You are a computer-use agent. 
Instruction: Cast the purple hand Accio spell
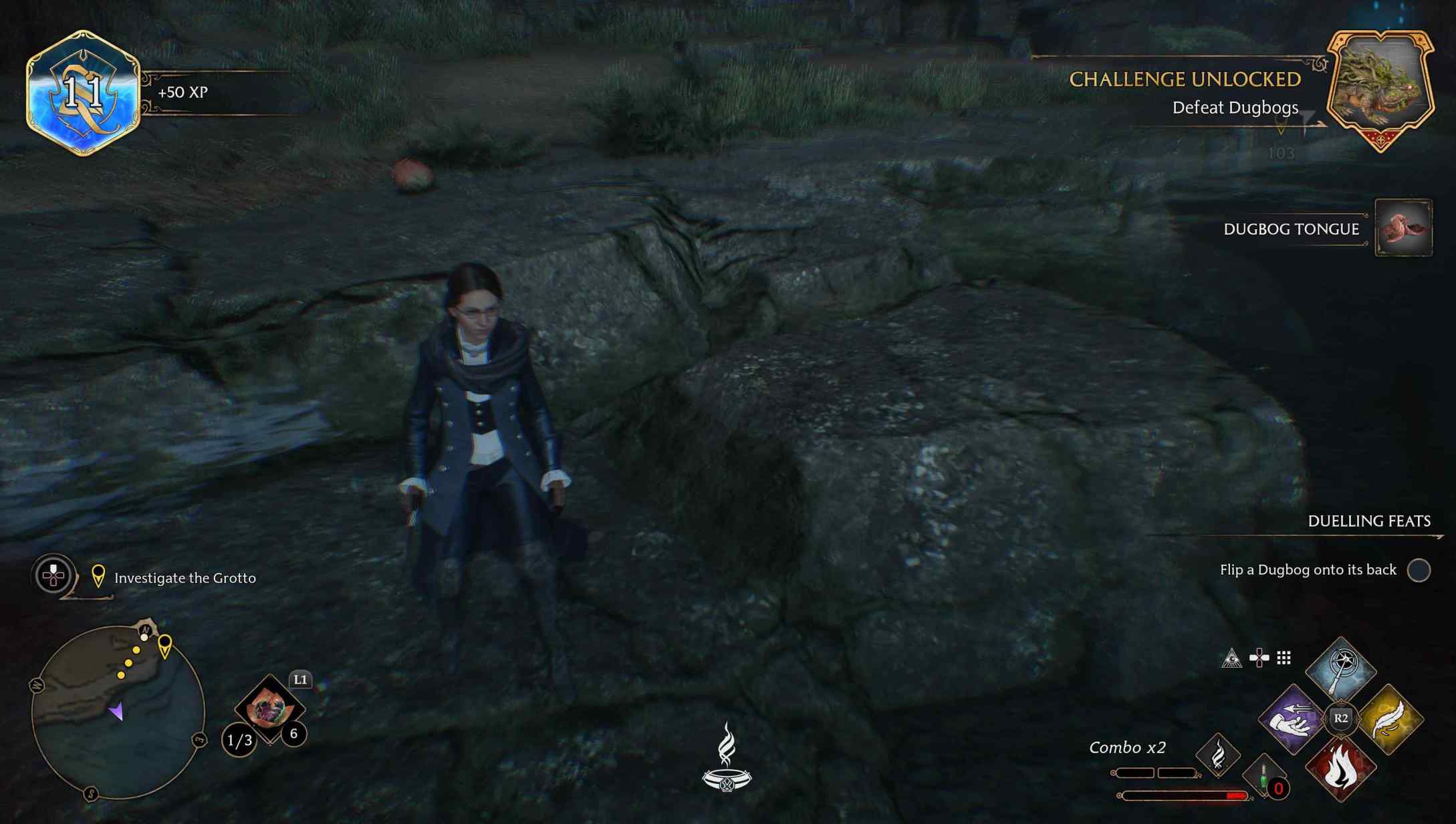[1291, 720]
